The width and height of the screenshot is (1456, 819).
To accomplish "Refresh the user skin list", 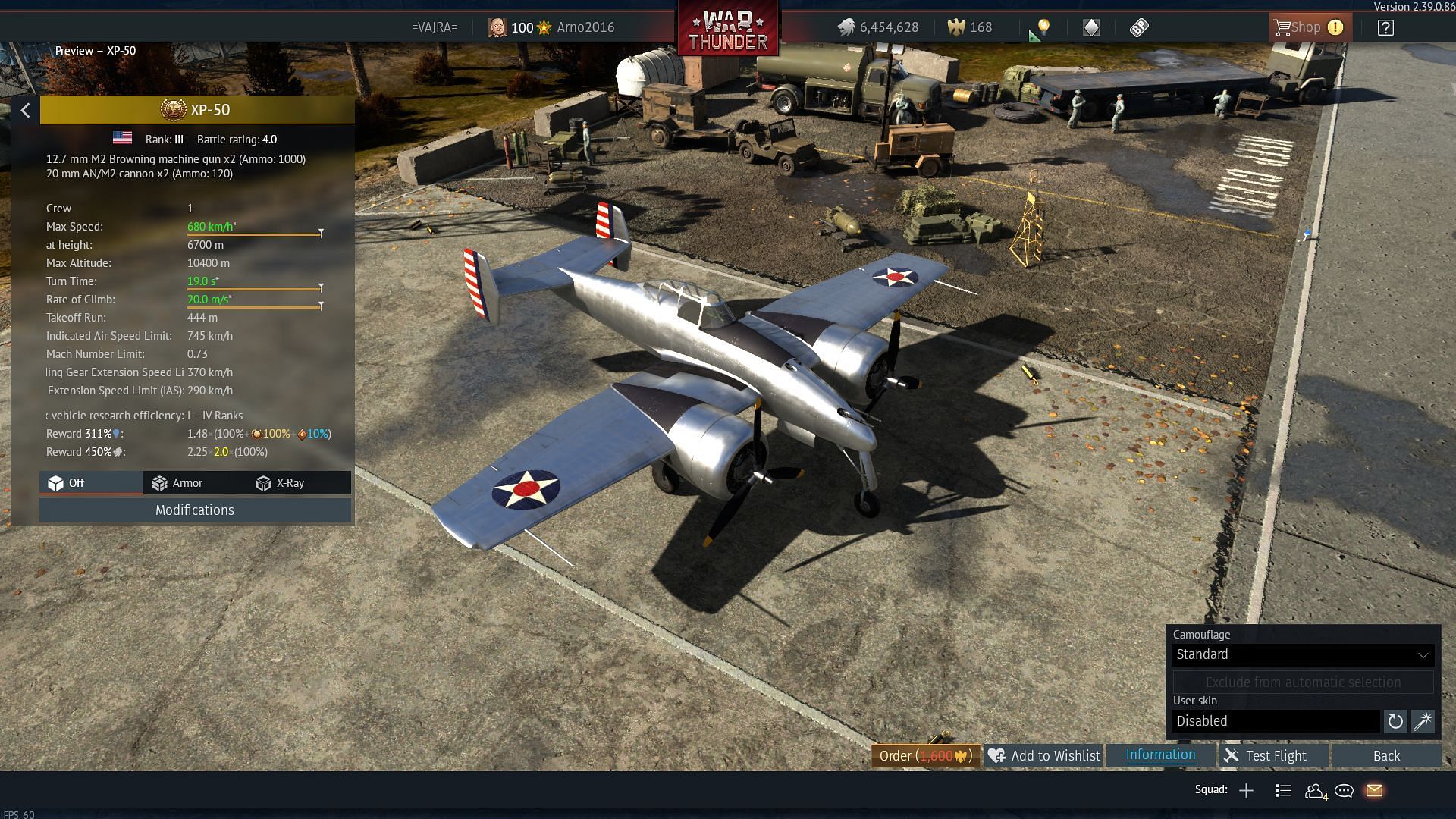I will 1395,721.
